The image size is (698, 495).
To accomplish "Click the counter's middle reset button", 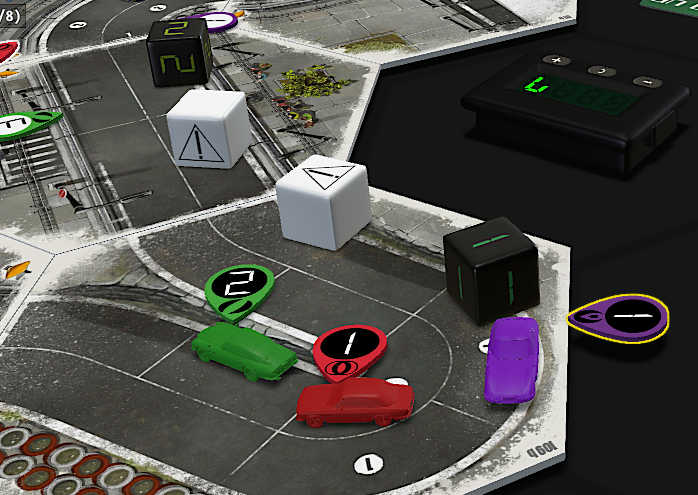I will (x=600, y=71).
